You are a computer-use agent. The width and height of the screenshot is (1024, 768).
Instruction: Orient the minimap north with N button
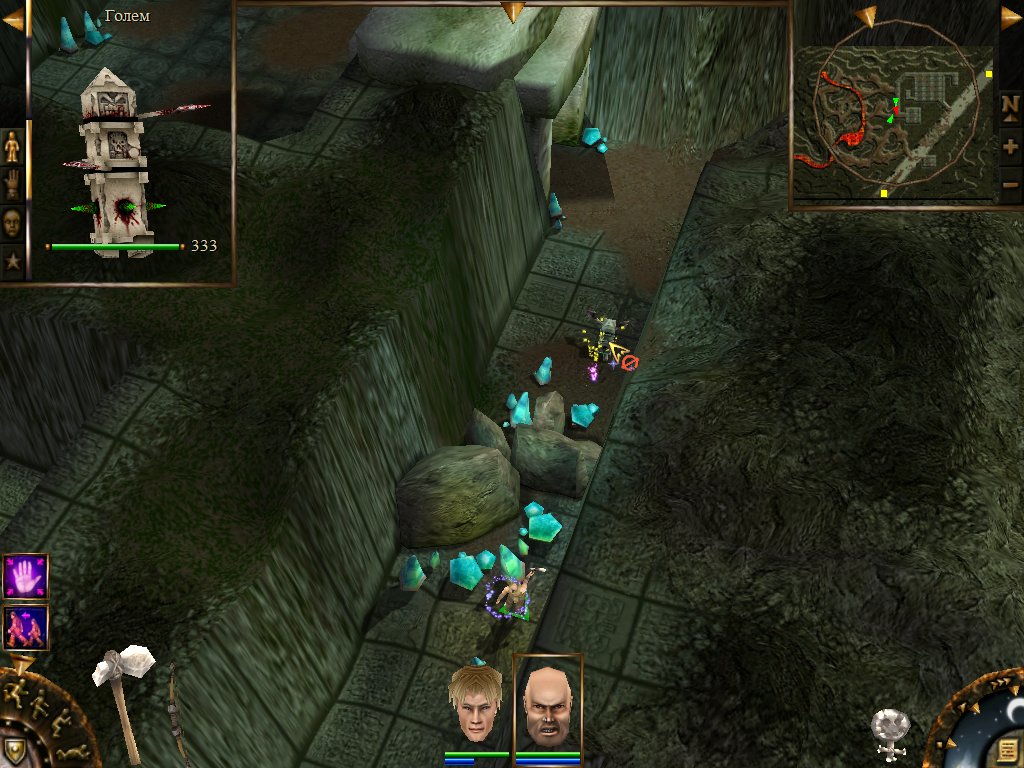[1010, 105]
